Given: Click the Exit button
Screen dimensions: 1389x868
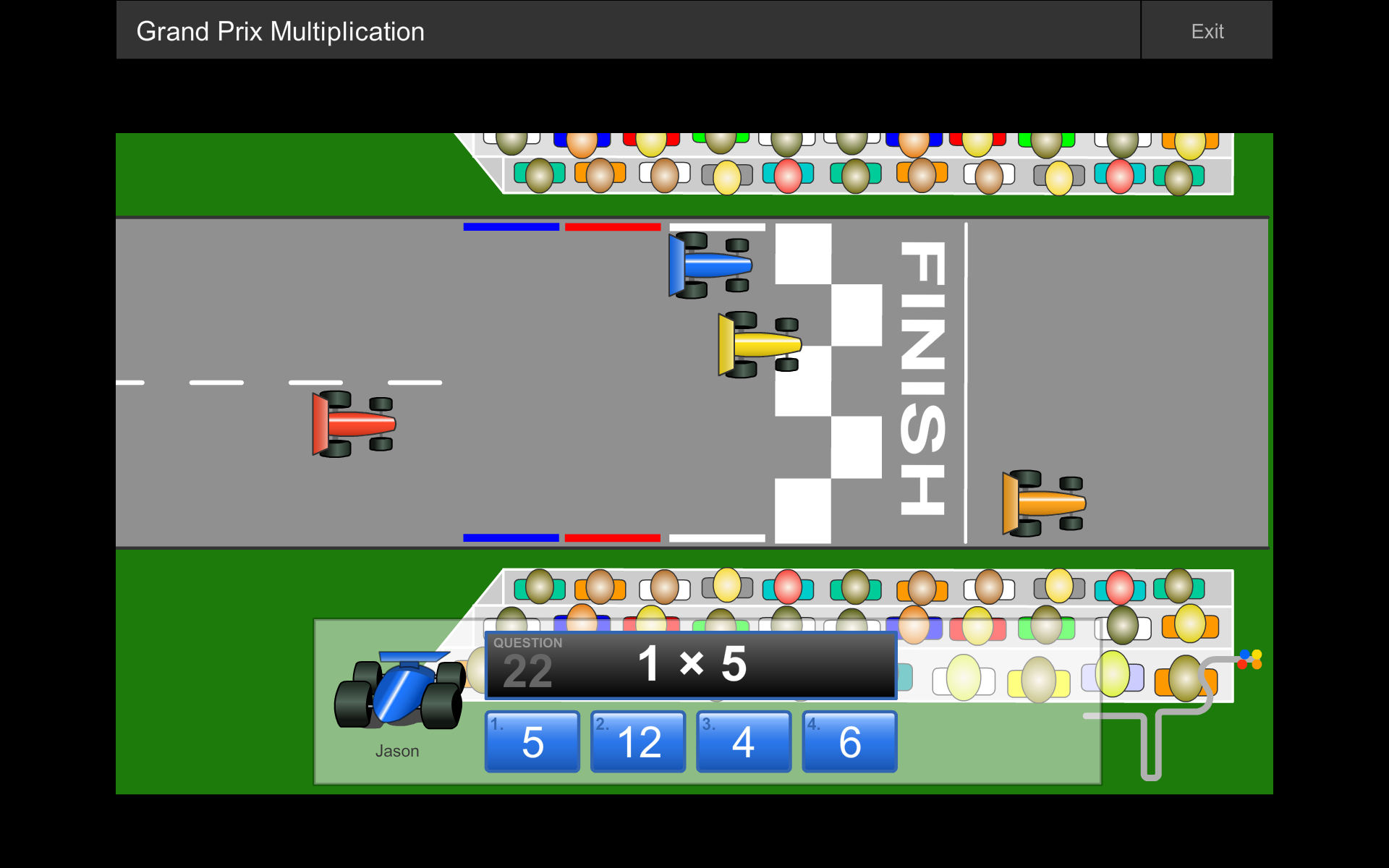Looking at the screenshot, I should (1207, 30).
